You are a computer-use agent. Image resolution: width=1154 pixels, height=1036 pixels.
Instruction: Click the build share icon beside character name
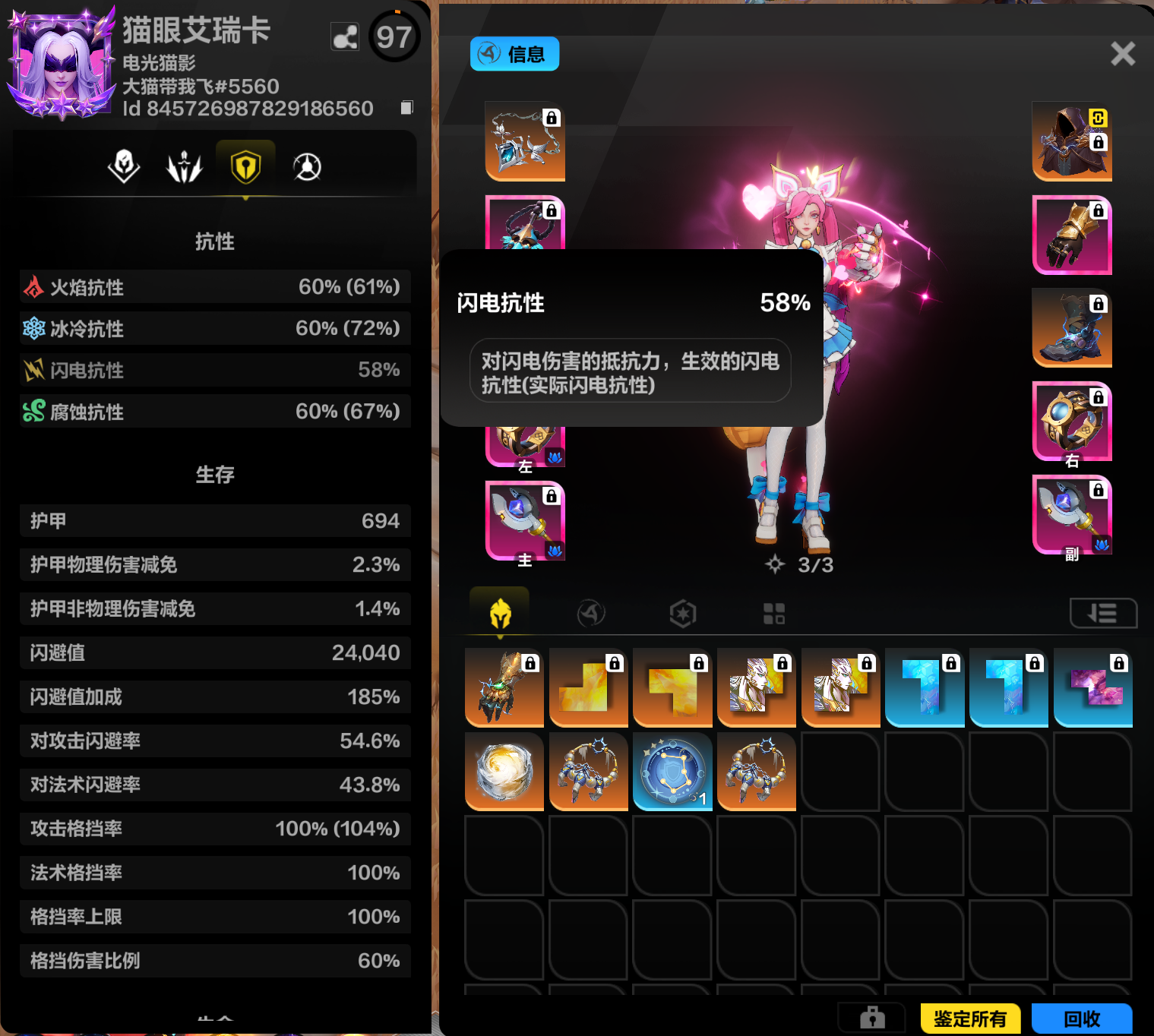[345, 36]
